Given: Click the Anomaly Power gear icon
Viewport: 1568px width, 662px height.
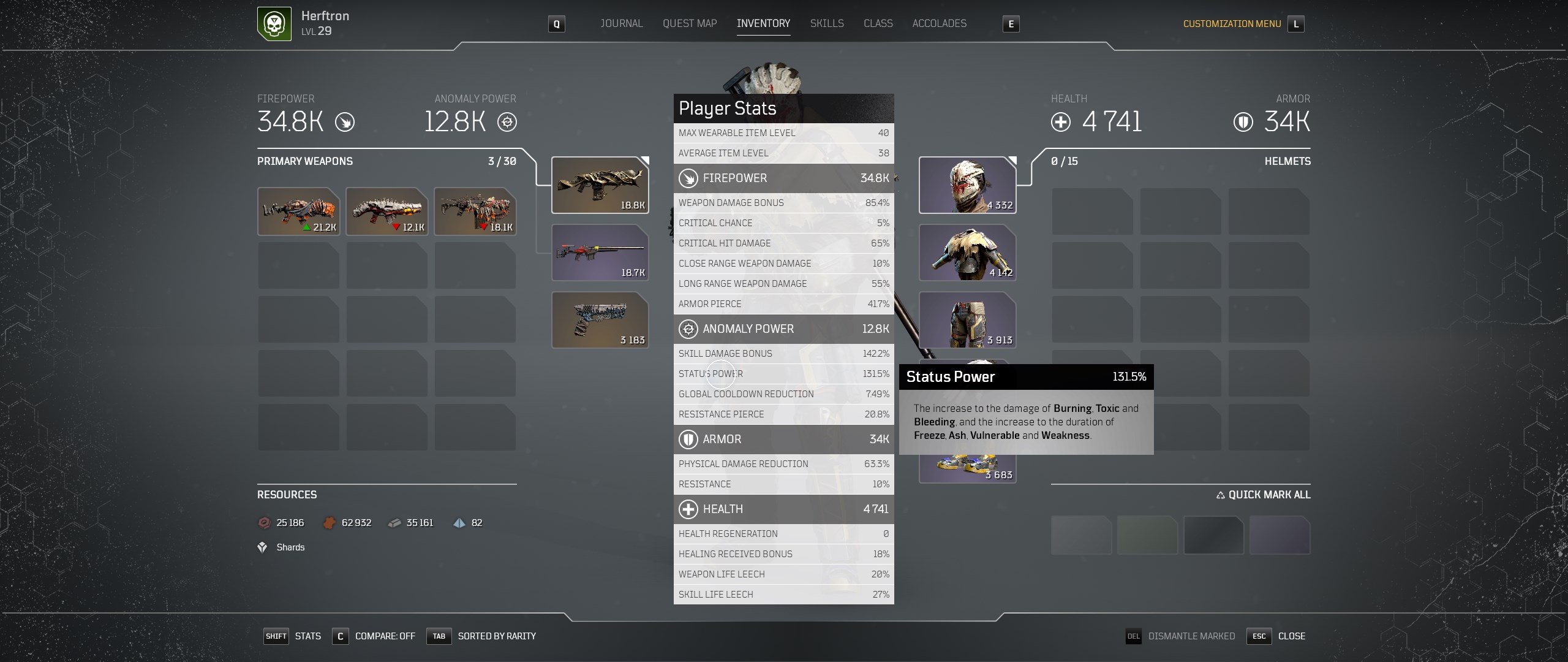Looking at the screenshot, I should (x=507, y=122).
